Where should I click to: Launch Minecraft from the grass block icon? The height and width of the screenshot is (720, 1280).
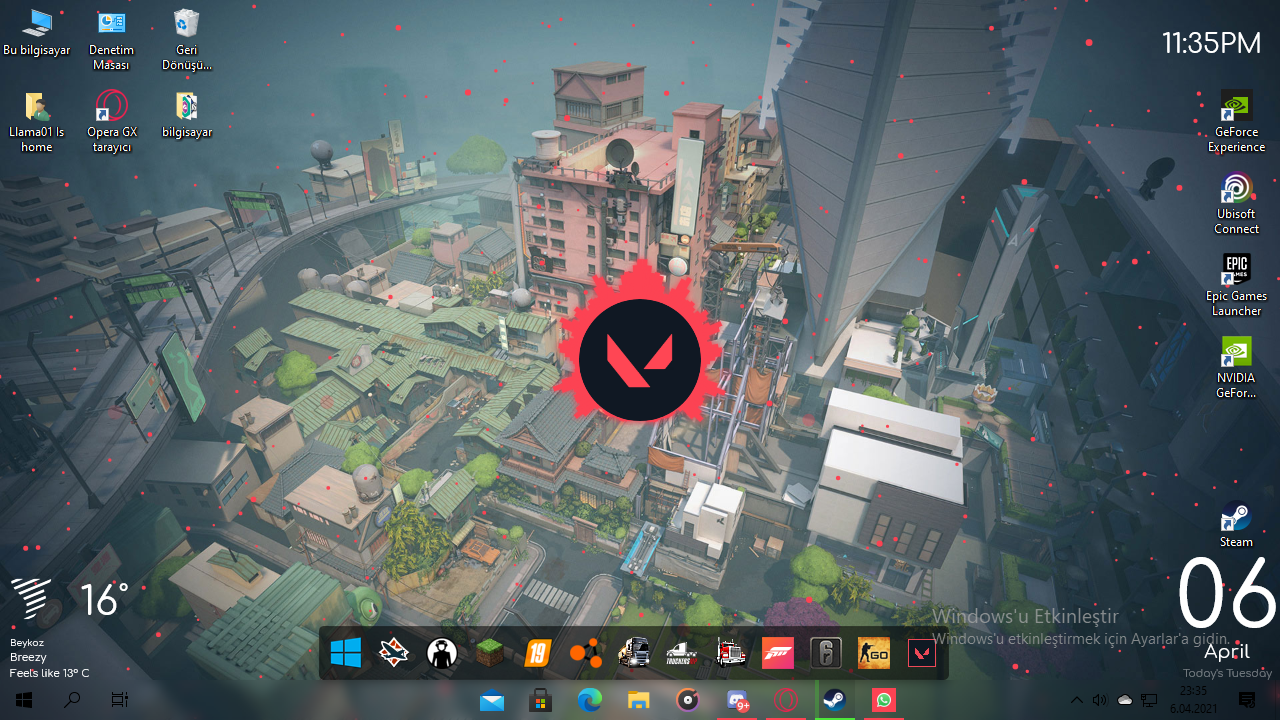pyautogui.click(x=490, y=654)
